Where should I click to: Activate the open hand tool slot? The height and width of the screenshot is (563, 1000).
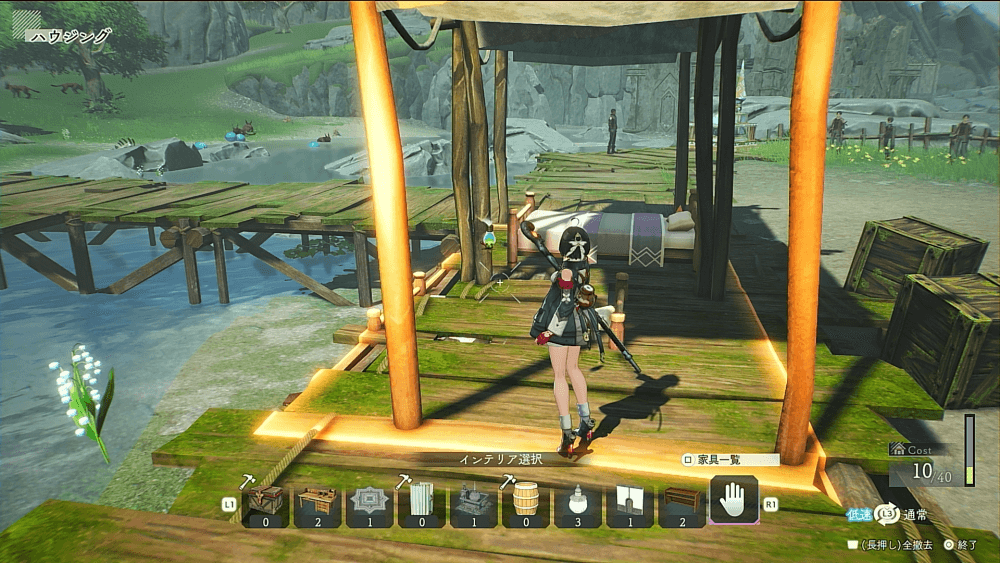[733, 500]
